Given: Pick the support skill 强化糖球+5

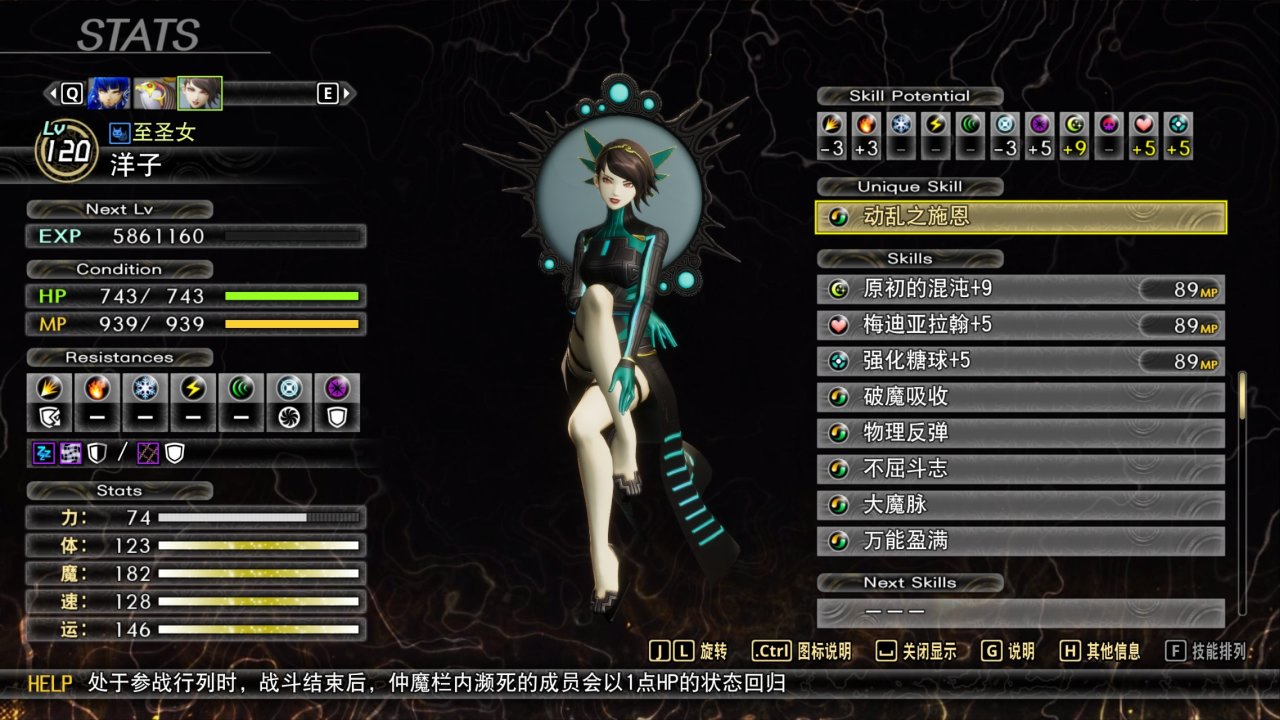Looking at the screenshot, I should click(x=1020, y=362).
